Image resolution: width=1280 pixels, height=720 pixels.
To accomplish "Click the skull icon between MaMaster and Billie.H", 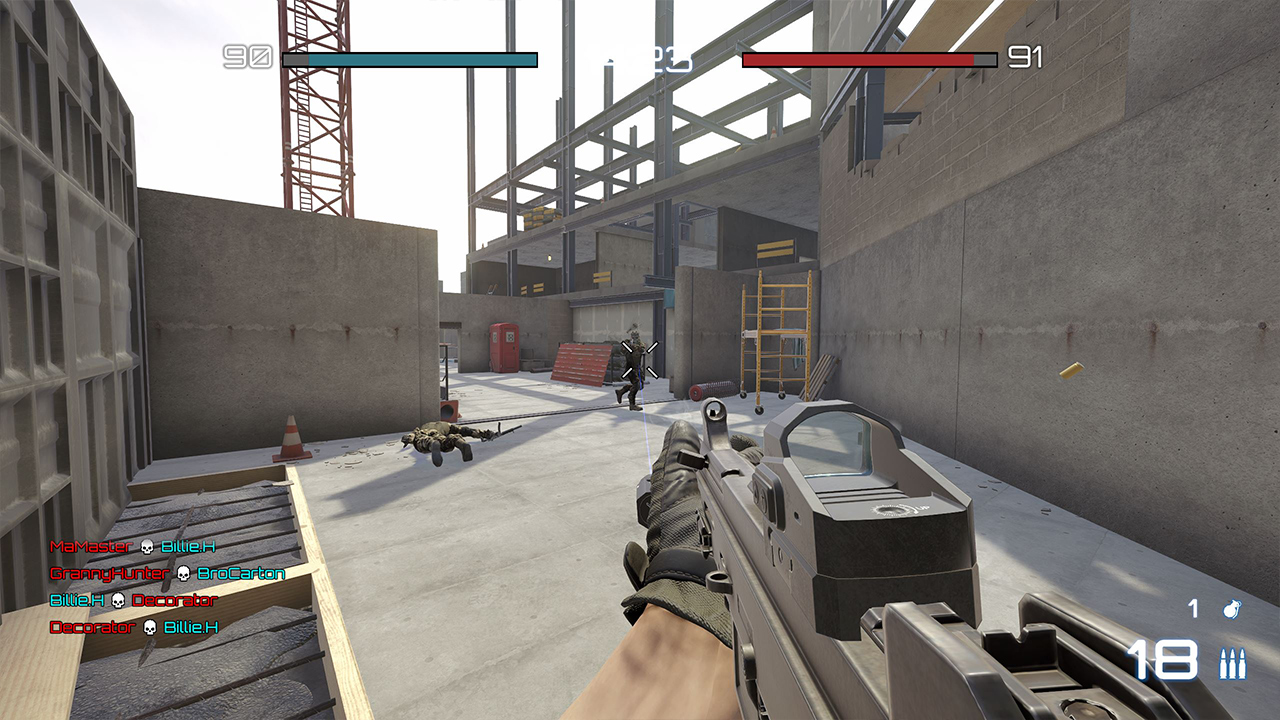I will click(147, 547).
